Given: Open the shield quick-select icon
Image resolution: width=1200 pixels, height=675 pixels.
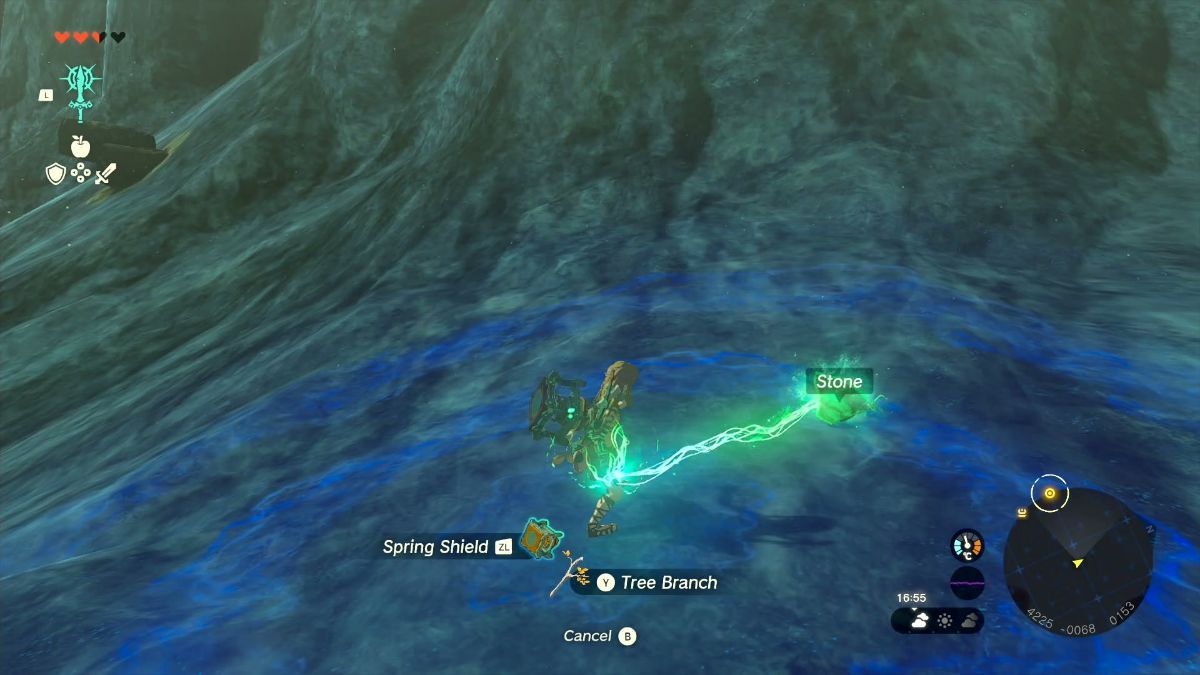Looking at the screenshot, I should click(x=56, y=174).
